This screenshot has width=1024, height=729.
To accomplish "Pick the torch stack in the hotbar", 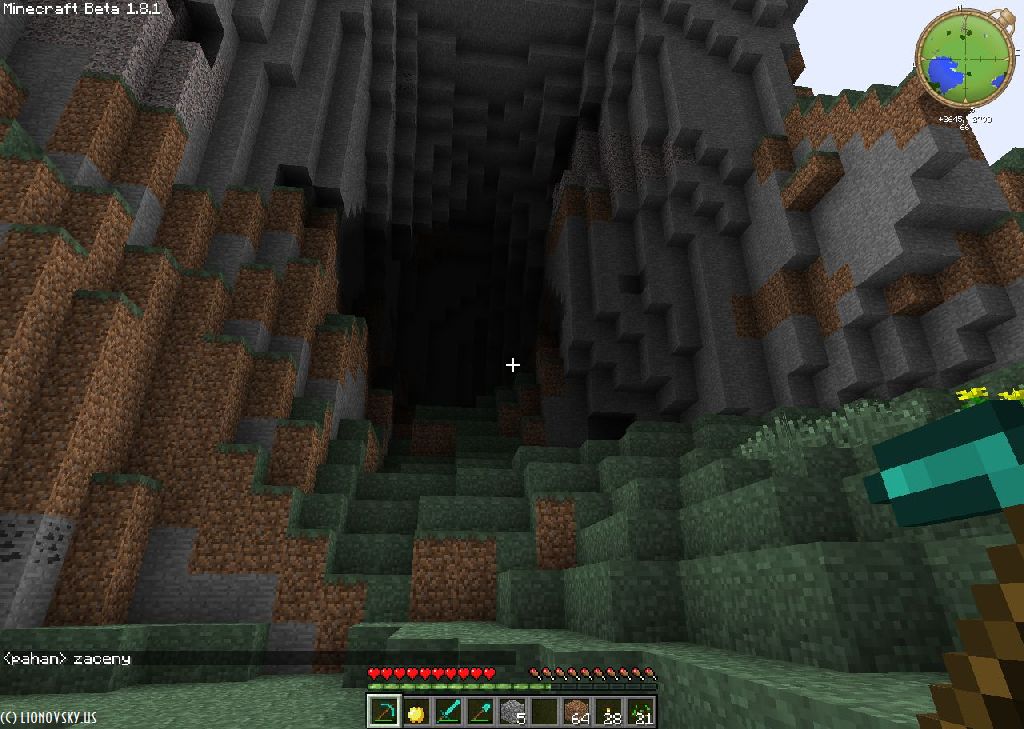I will coord(609,712).
